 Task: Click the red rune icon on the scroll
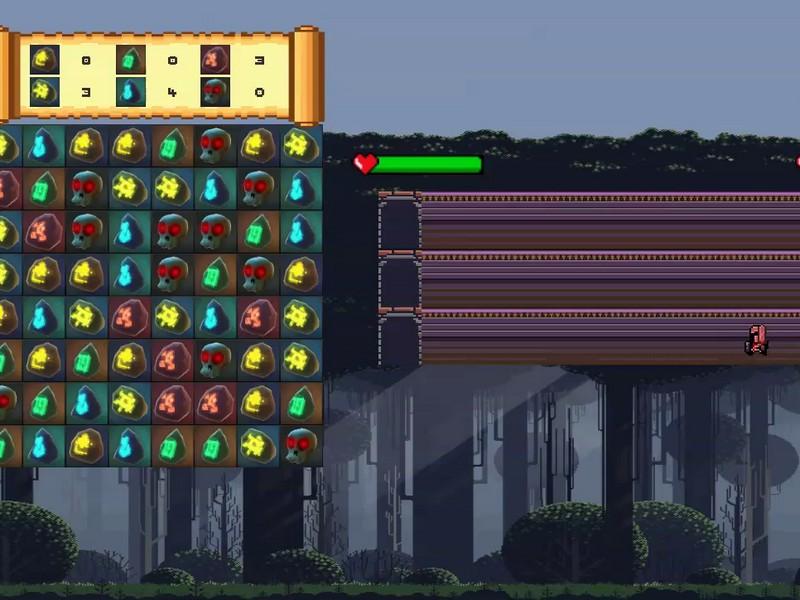(215, 60)
